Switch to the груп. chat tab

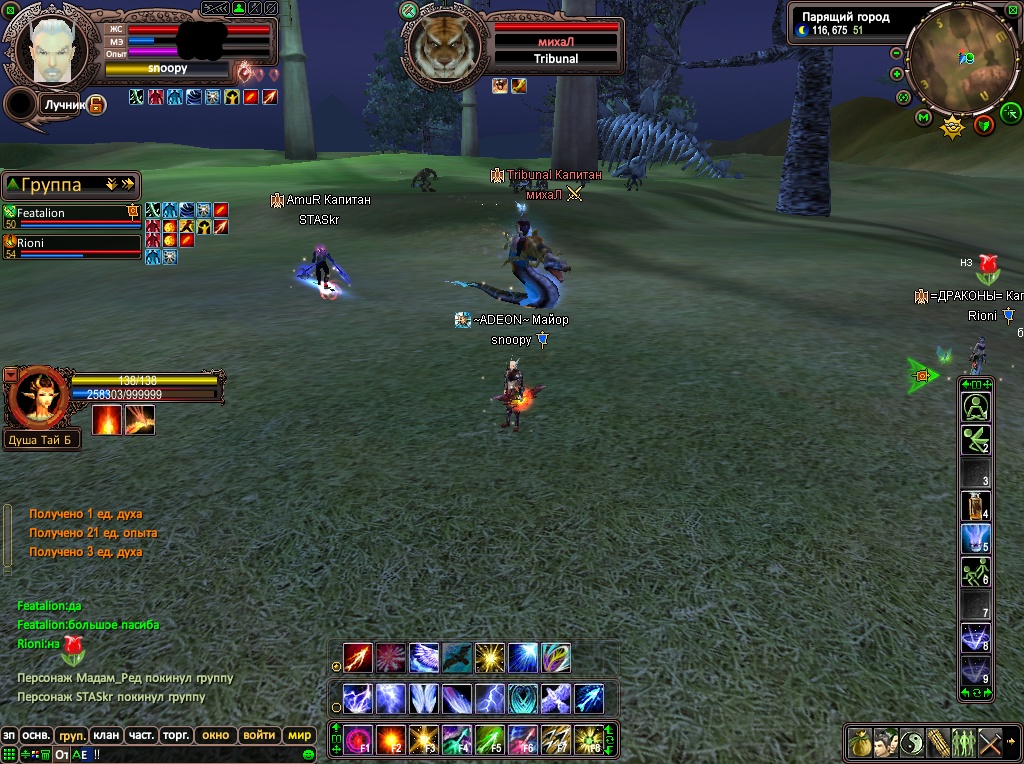(72, 735)
